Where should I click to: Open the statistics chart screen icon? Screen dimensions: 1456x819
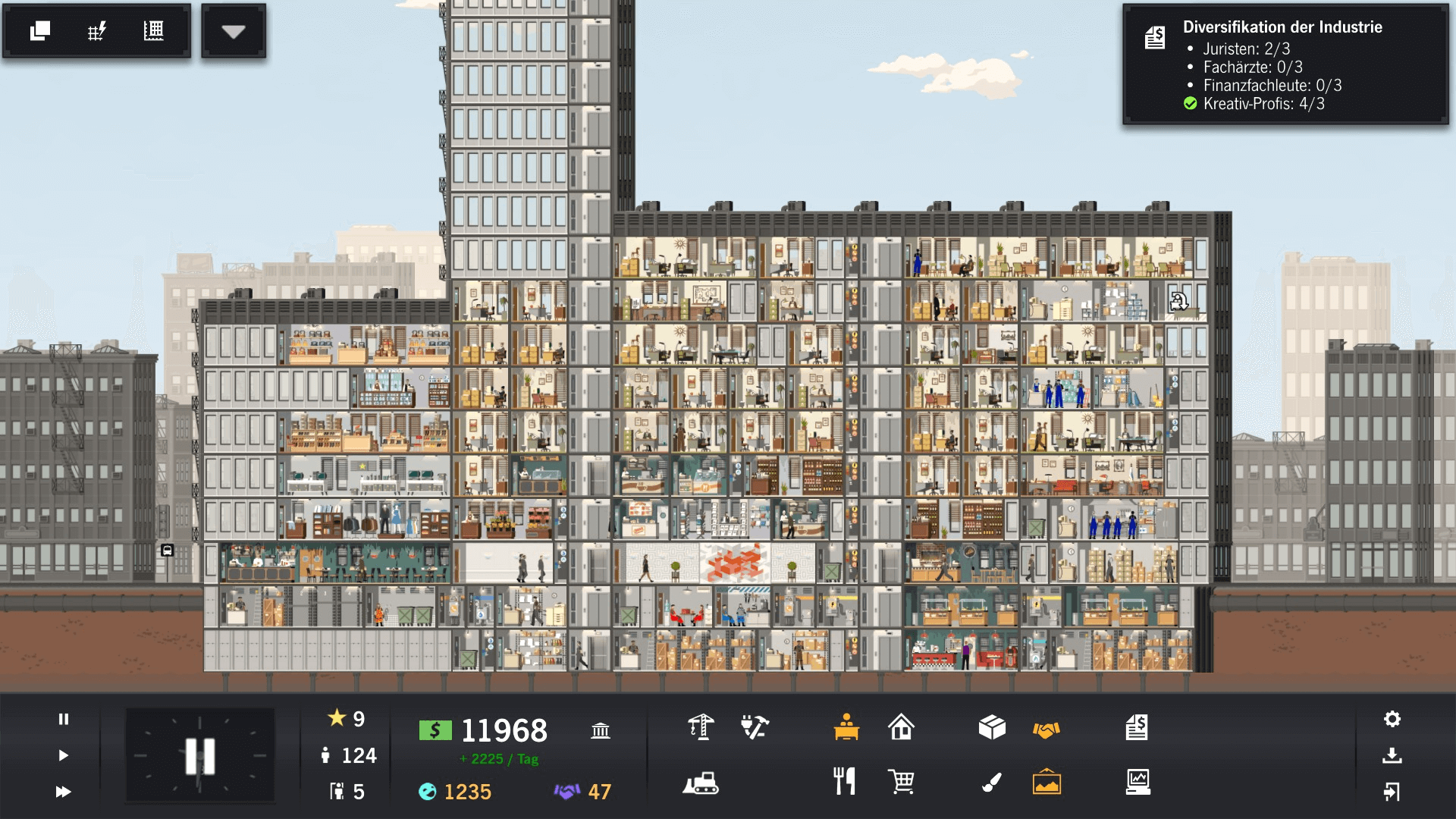click(x=1137, y=782)
